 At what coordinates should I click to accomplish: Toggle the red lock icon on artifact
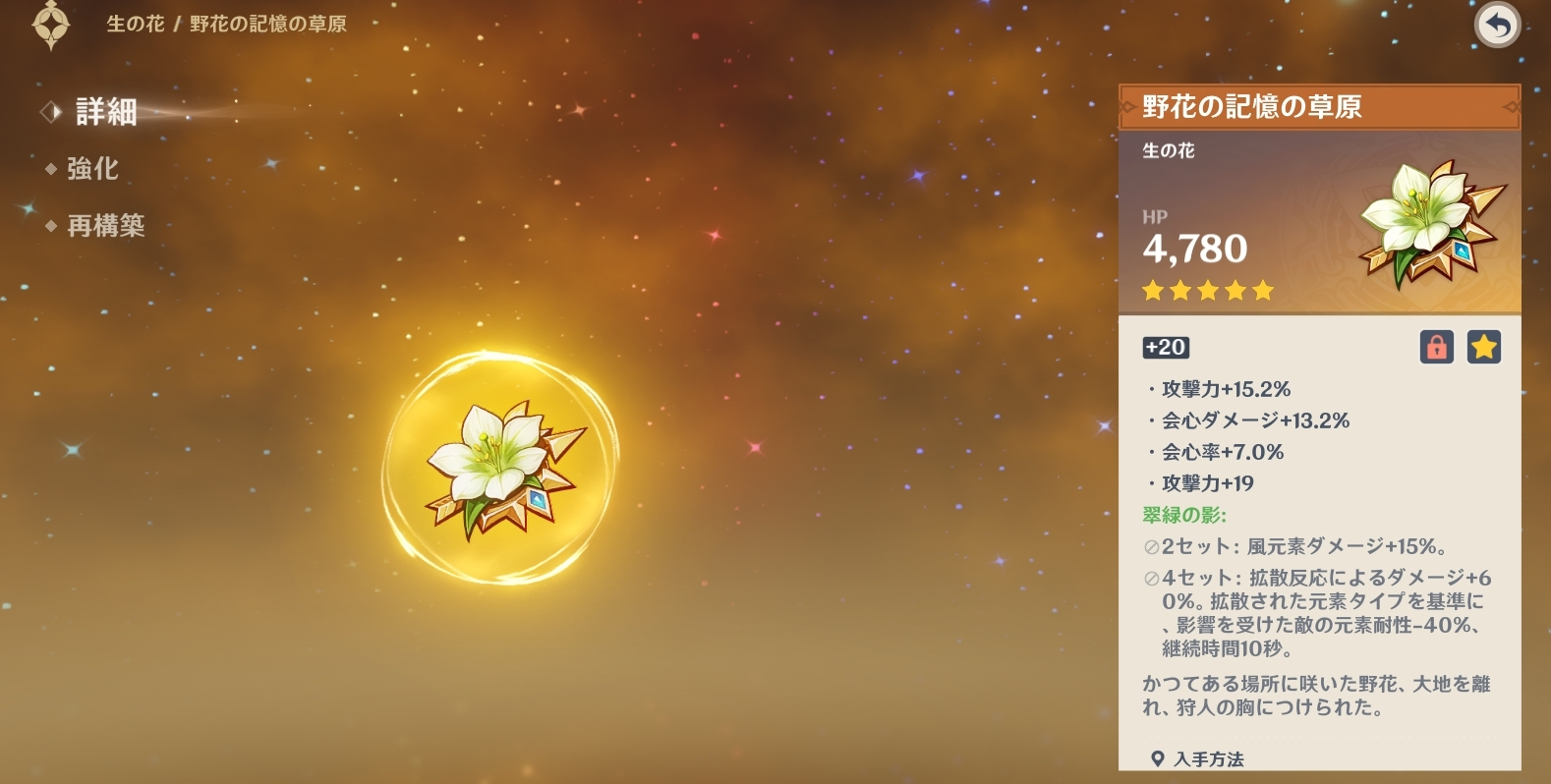click(x=1436, y=347)
